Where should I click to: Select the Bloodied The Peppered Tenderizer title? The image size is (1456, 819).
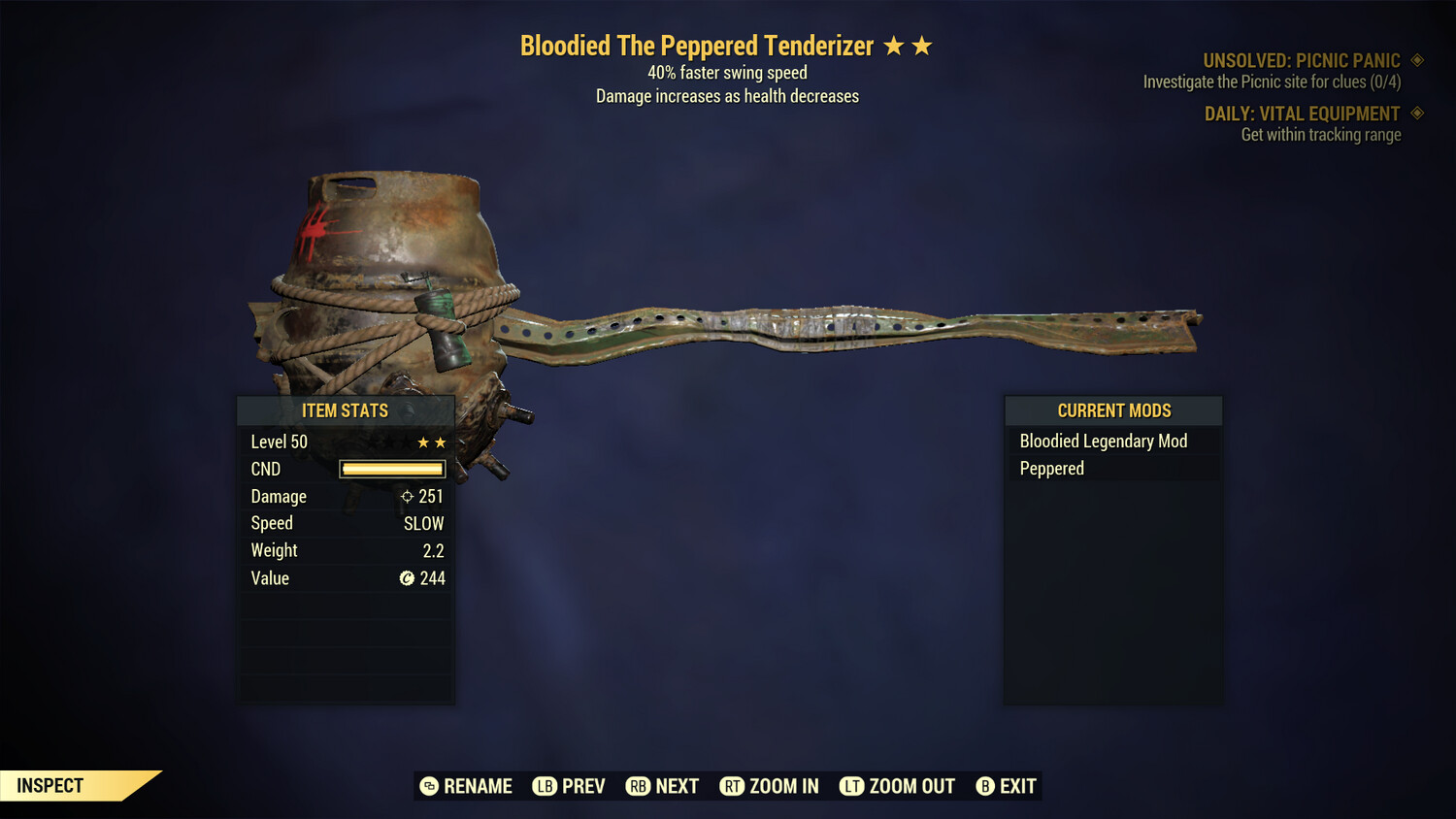point(697,45)
